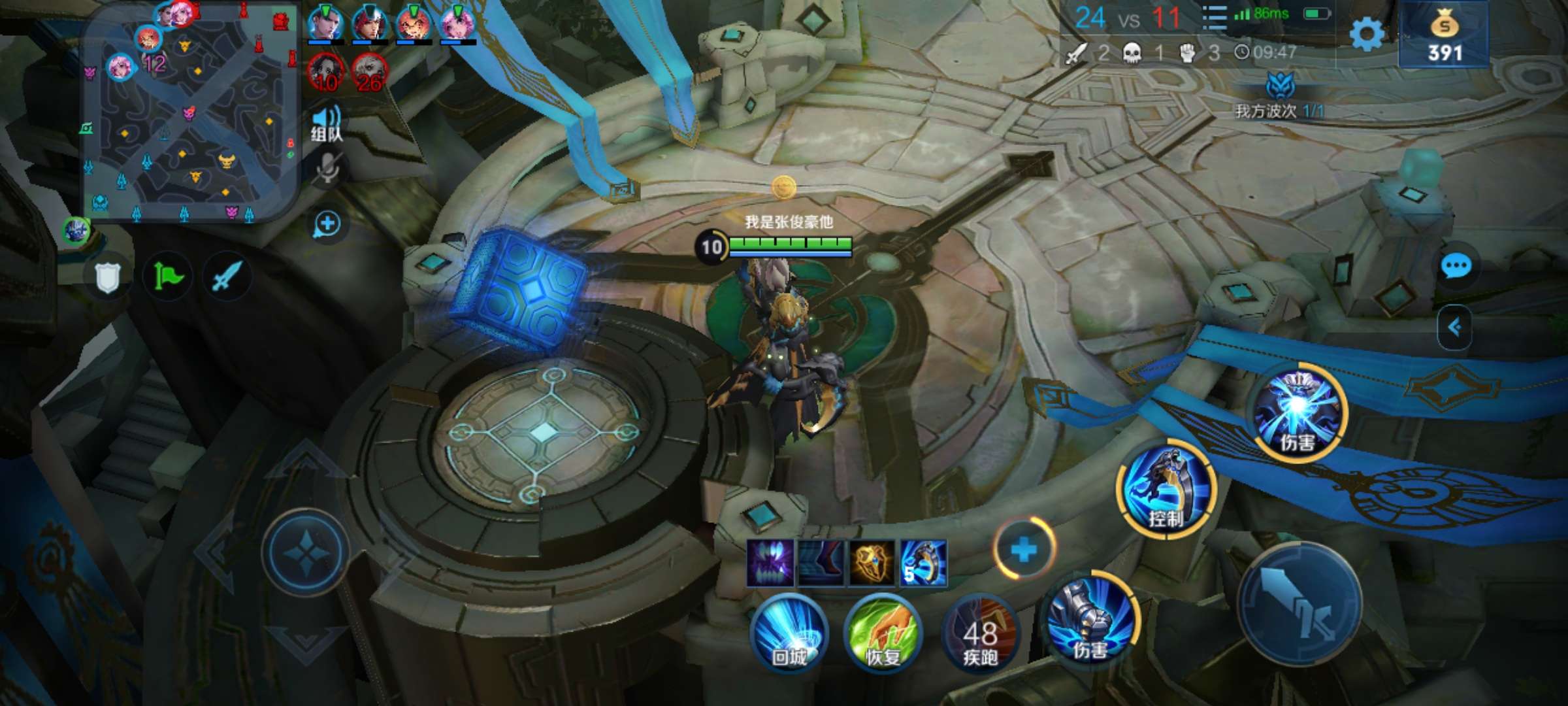Send the blue sword attack signal
Screen dimensions: 1568x706
pos(227,277)
